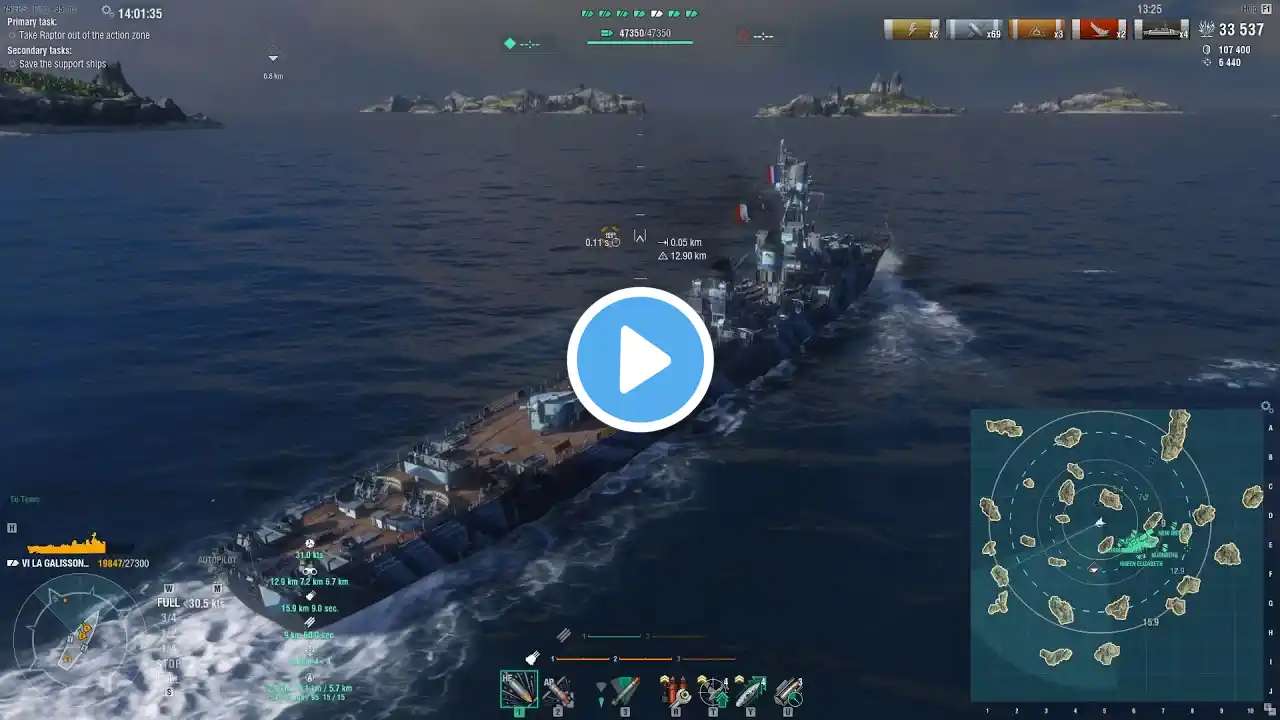This screenshot has height=720, width=1280.
Task: Click the lightning bolt yellow ribbon
Action: coord(911,30)
